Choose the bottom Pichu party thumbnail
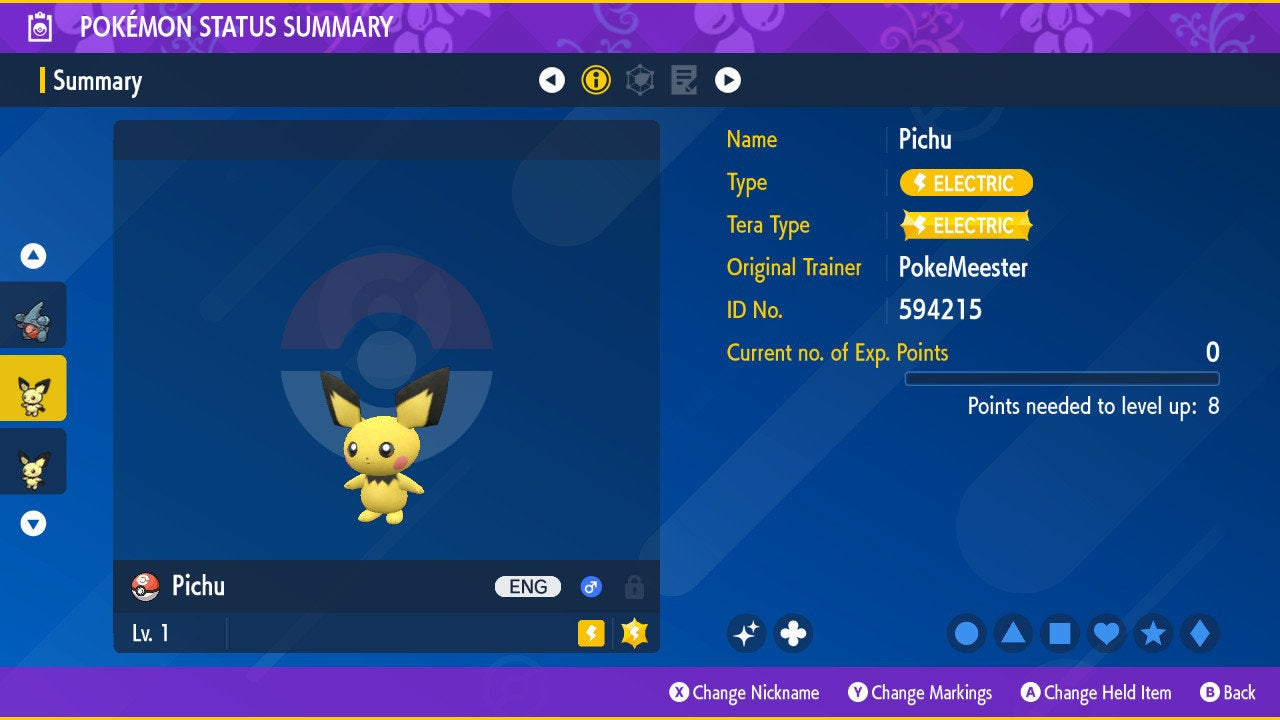This screenshot has width=1280, height=720. coord(33,461)
